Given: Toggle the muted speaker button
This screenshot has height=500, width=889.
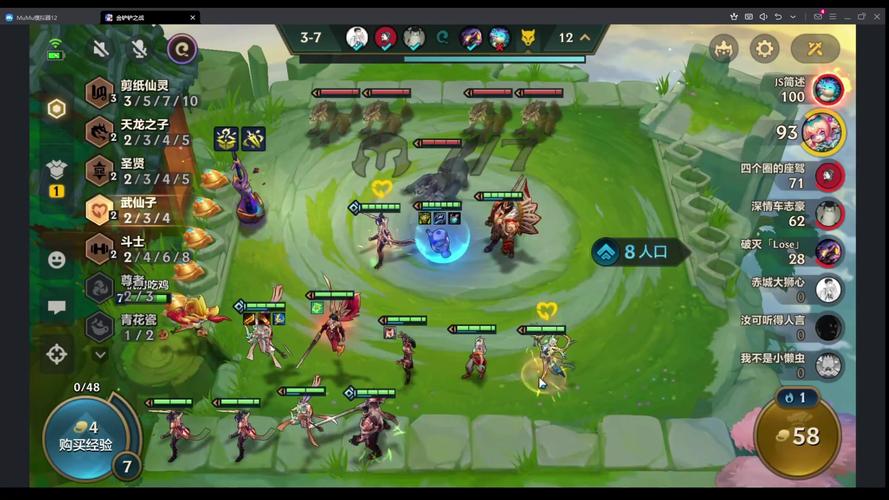Looking at the screenshot, I should (x=100, y=48).
